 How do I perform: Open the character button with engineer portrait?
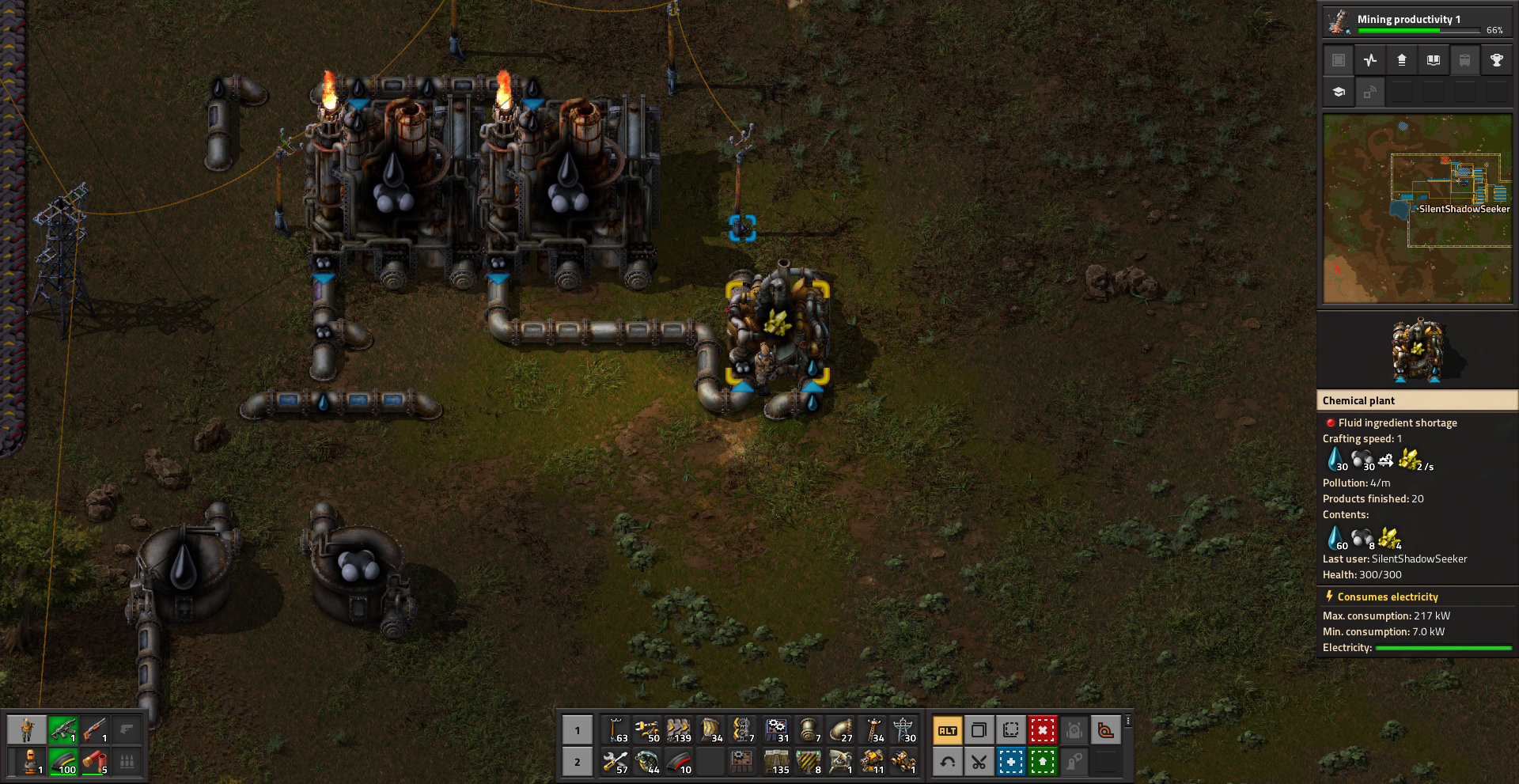pos(27,729)
